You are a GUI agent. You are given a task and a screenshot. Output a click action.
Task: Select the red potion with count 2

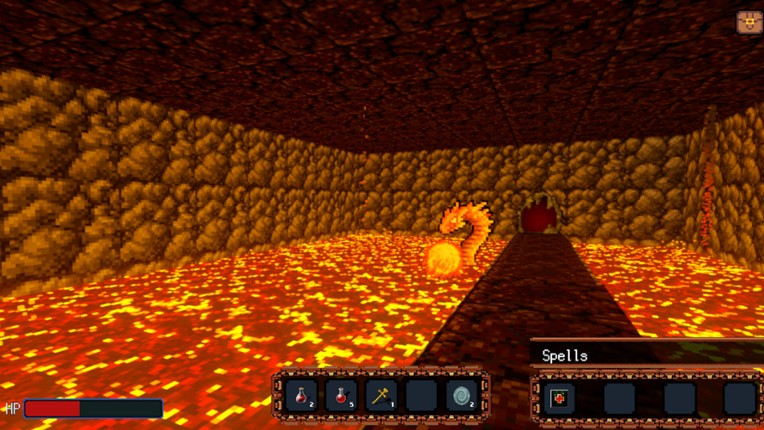coord(301,396)
